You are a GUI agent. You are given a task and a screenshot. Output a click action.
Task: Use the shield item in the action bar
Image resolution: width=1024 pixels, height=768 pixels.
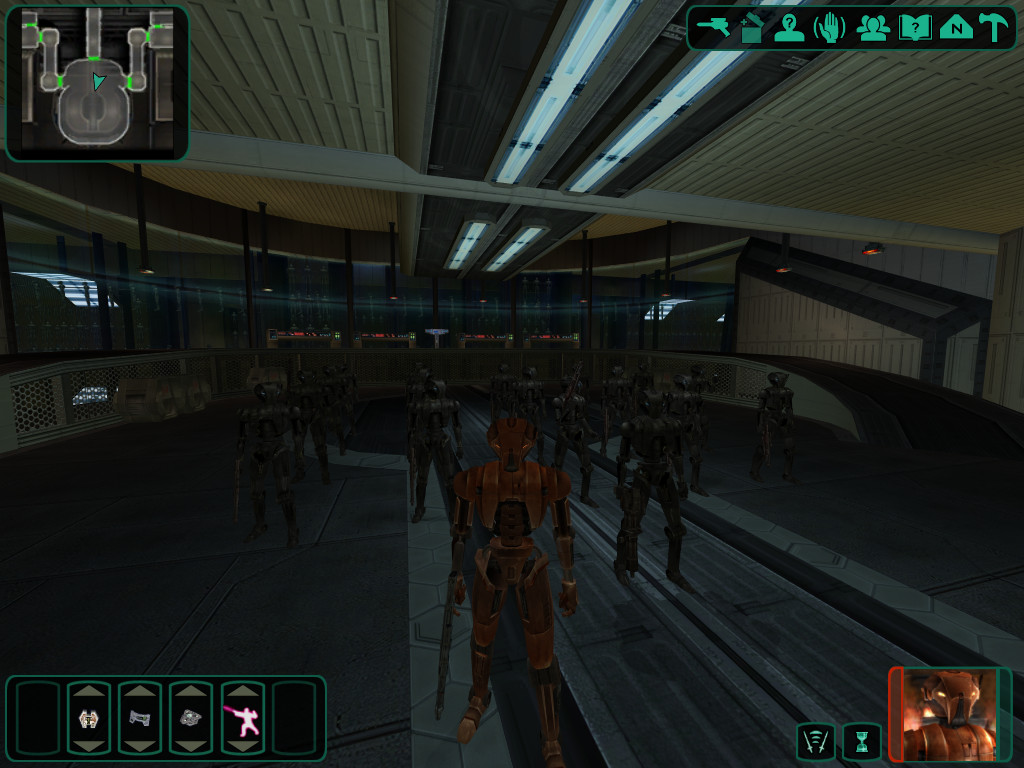pos(88,717)
